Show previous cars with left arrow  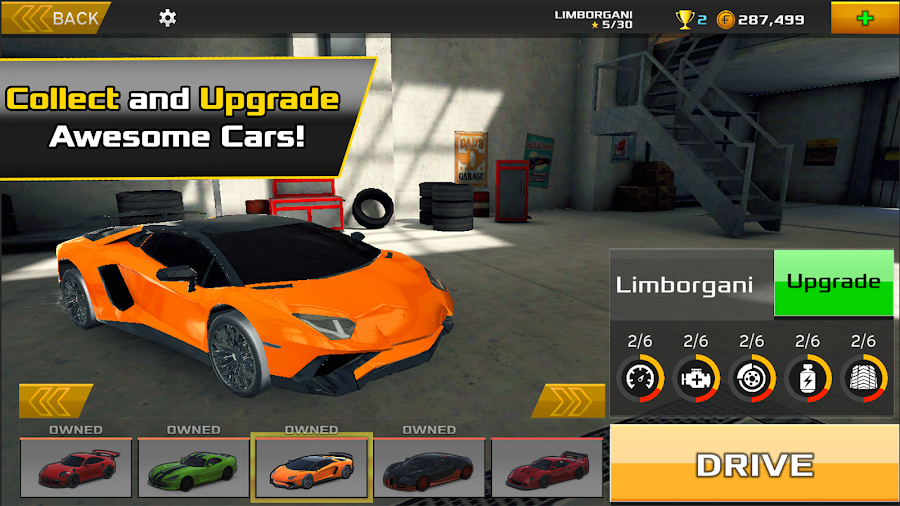[57, 401]
